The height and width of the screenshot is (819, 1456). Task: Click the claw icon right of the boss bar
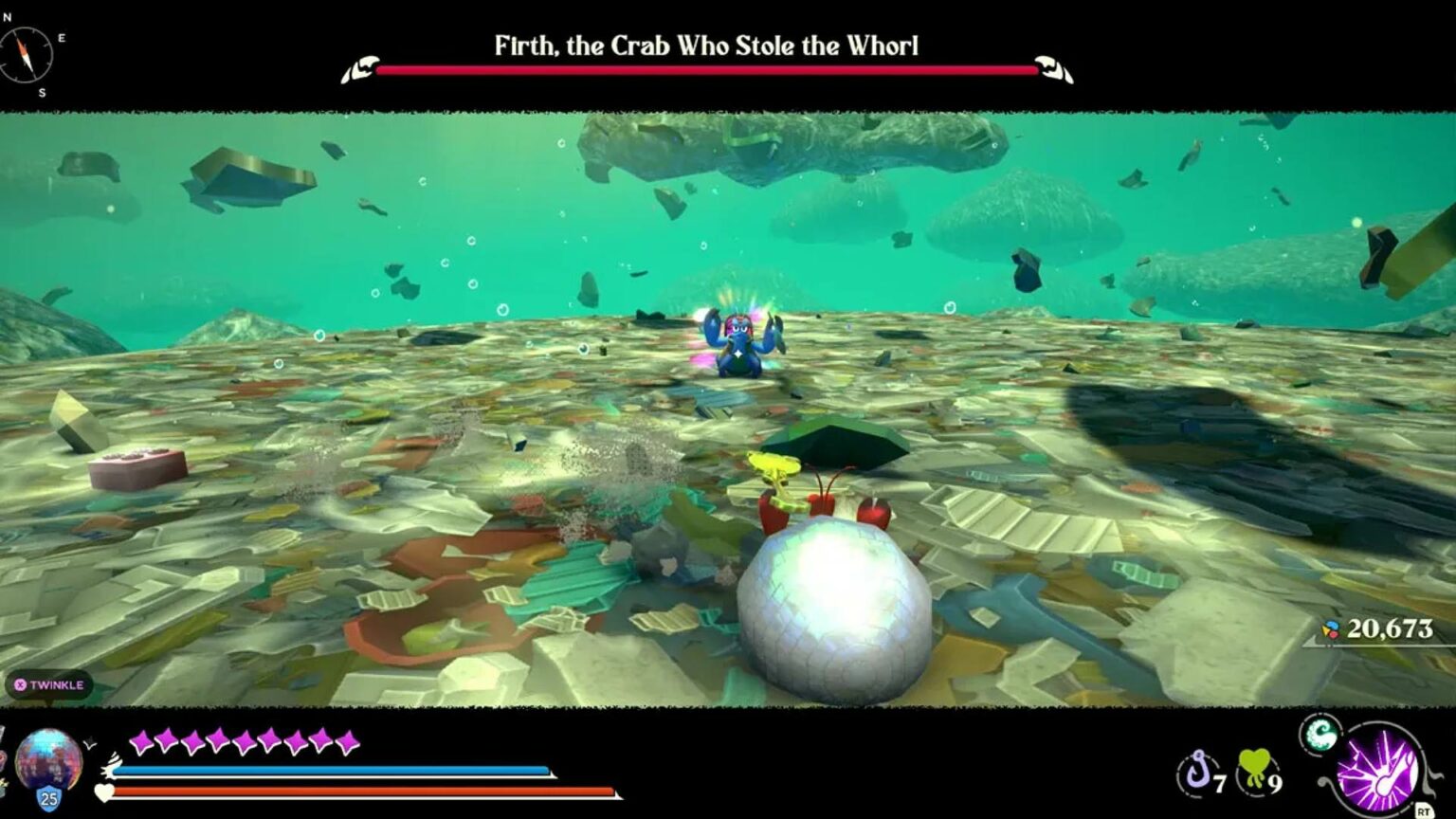tap(1052, 66)
